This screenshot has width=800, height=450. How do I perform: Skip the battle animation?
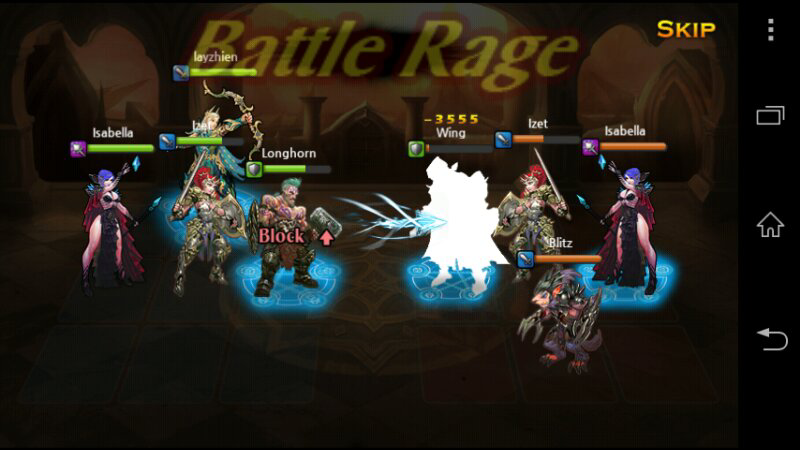click(x=686, y=29)
